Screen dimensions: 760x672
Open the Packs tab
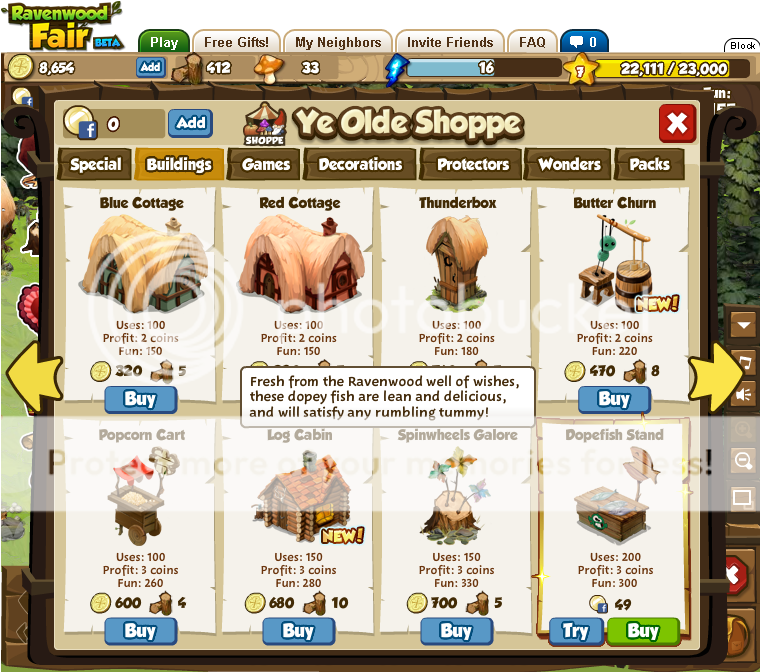tap(650, 165)
